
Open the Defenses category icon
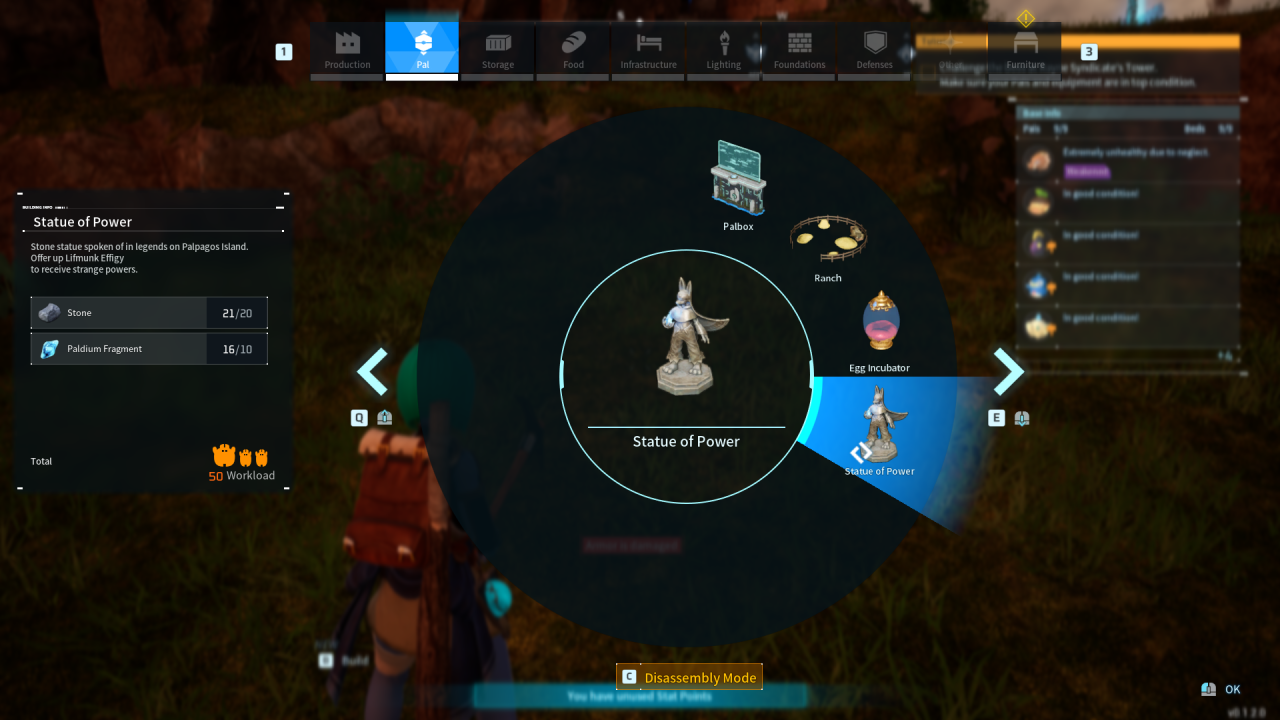point(874,50)
